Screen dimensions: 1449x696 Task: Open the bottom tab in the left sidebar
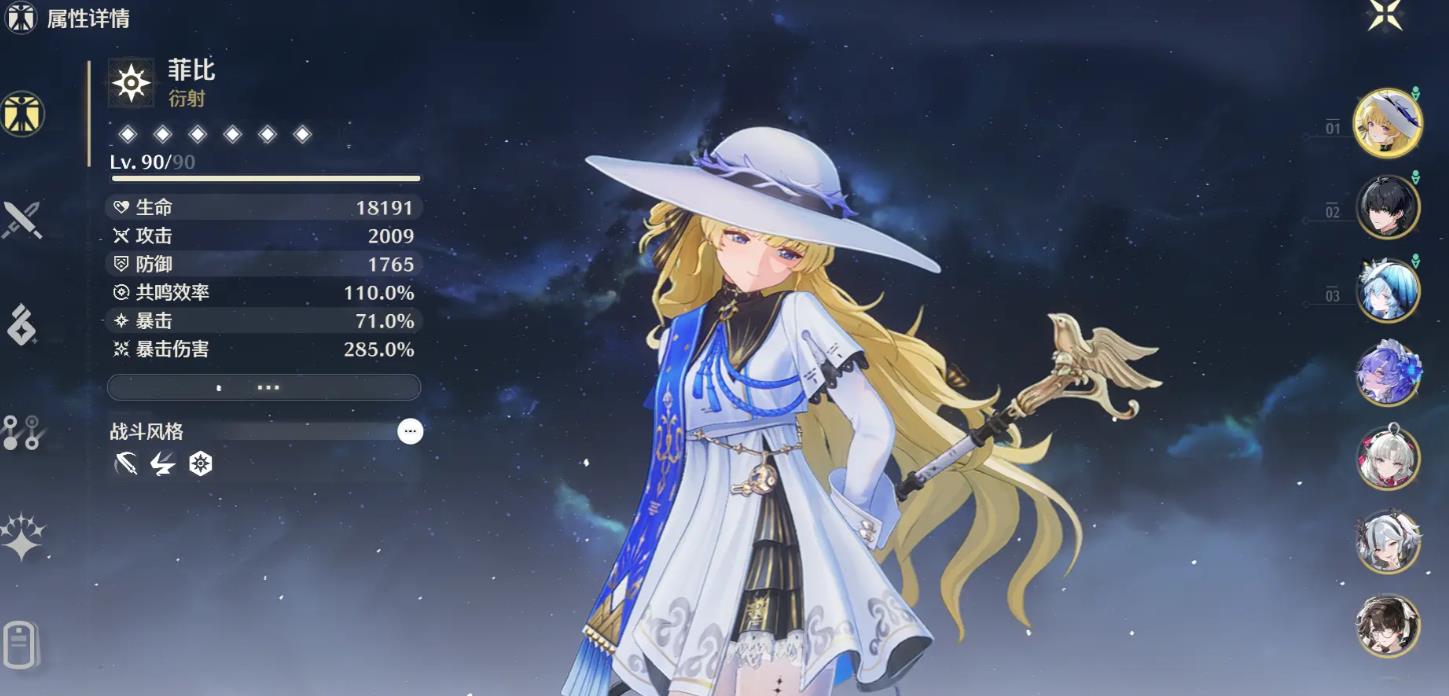[x=21, y=642]
